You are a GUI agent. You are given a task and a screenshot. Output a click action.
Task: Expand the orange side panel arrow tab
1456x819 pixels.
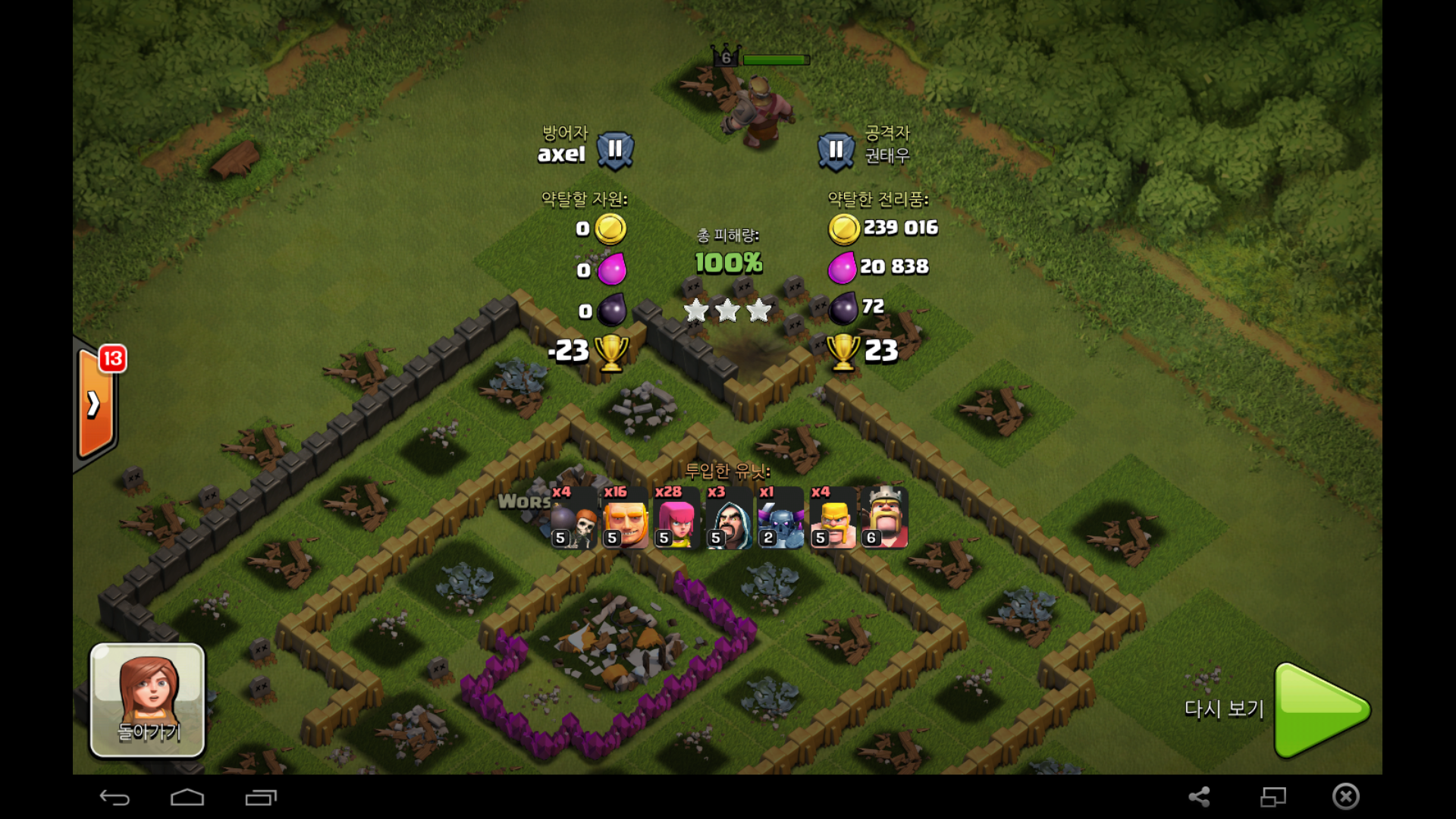click(96, 403)
